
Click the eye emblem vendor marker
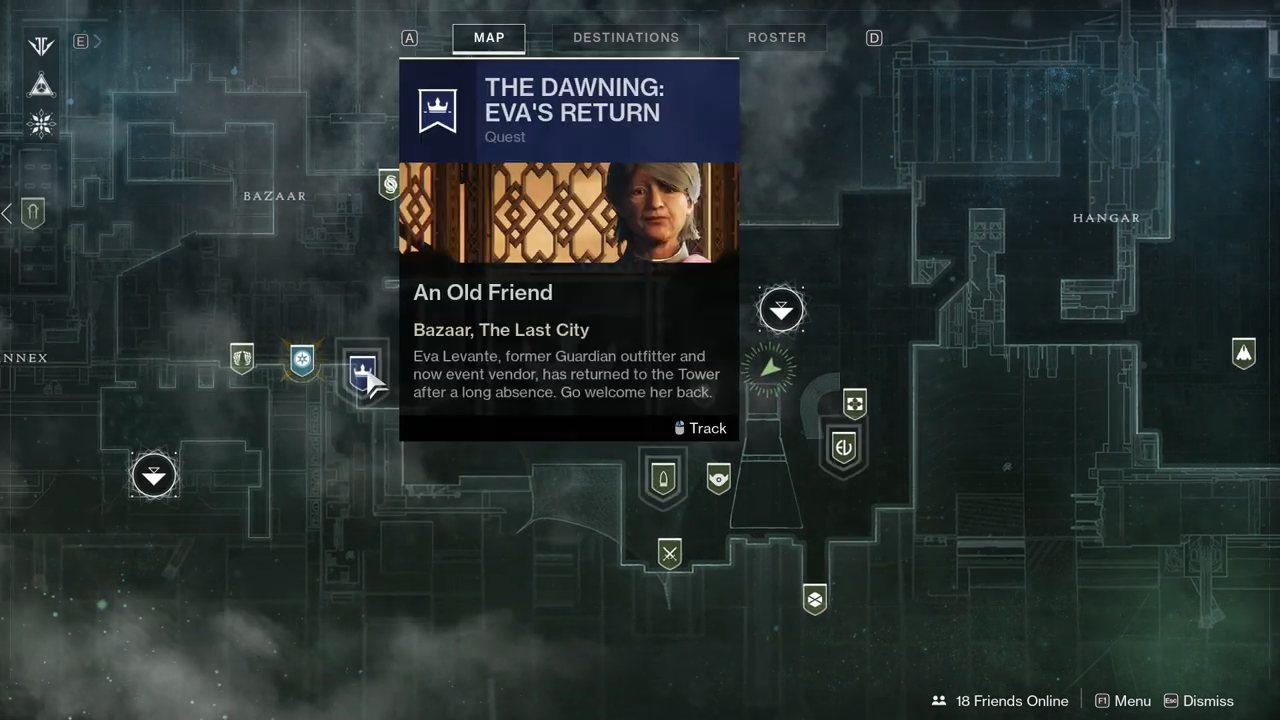coord(718,479)
